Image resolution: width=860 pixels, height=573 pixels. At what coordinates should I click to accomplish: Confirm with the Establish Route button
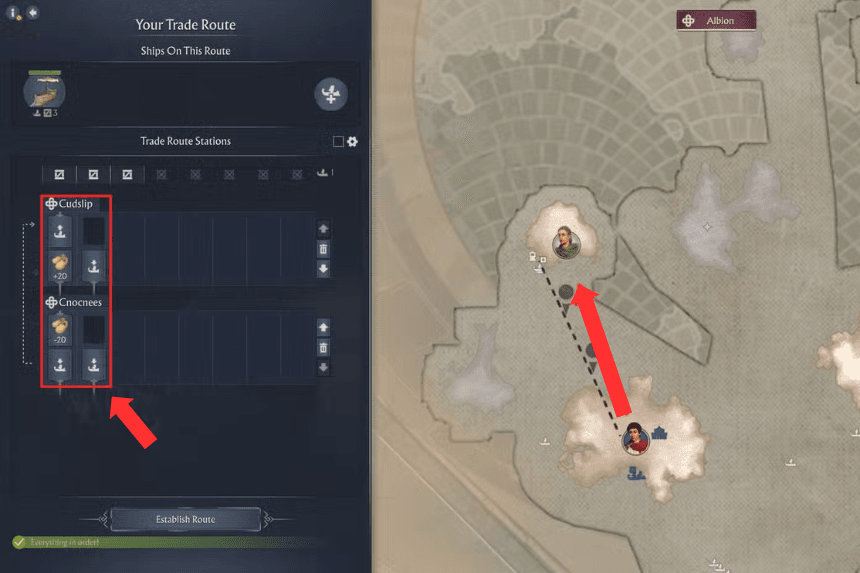(x=185, y=519)
